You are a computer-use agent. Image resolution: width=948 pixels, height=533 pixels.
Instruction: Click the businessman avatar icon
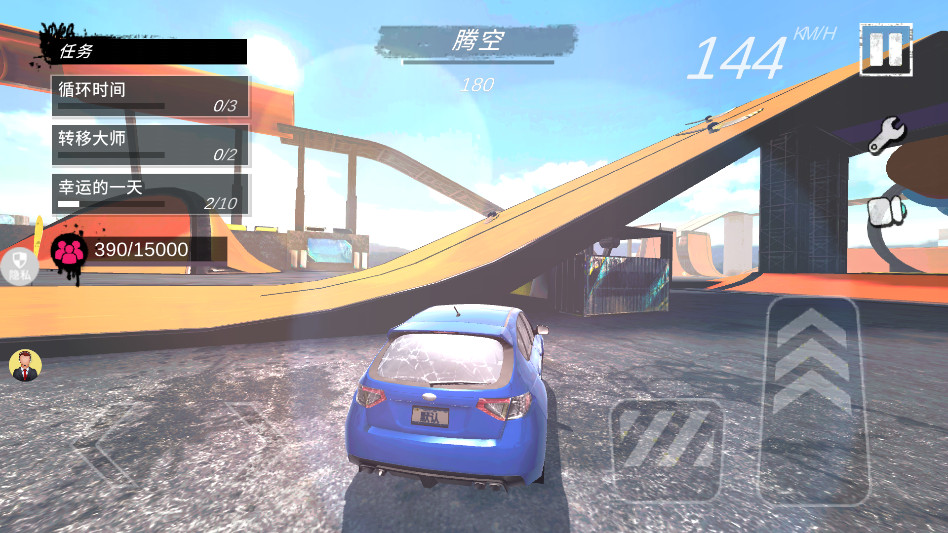(x=24, y=365)
